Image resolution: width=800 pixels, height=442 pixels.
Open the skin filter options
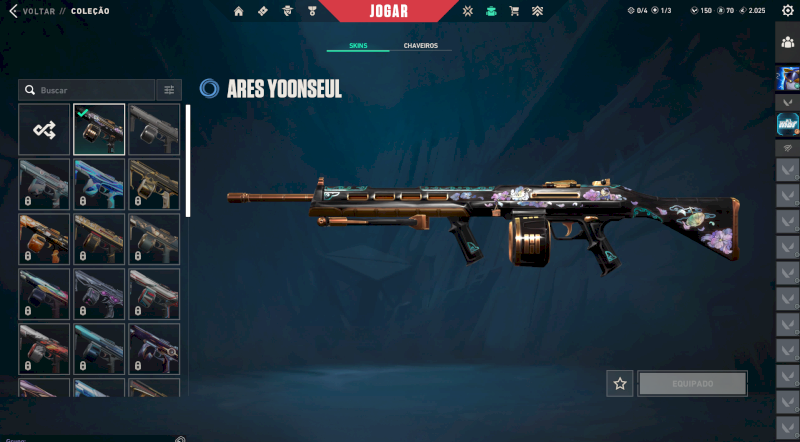pyautogui.click(x=169, y=90)
